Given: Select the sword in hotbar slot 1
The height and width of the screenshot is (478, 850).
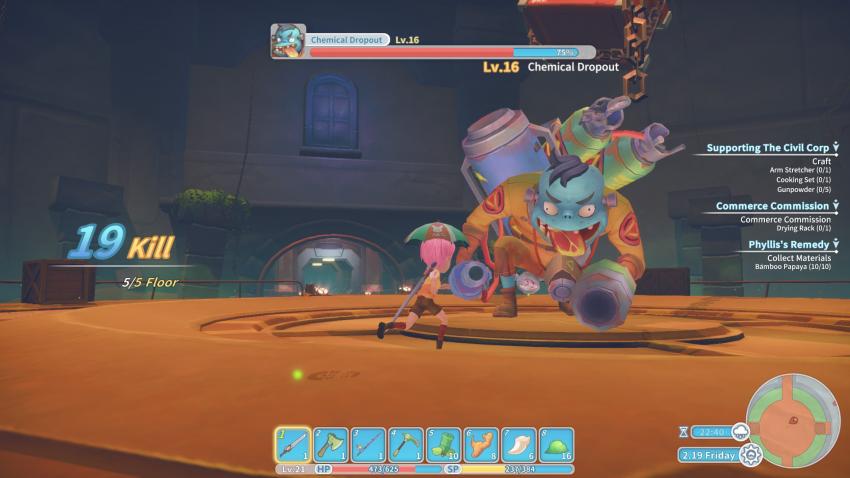Looking at the screenshot, I should coord(292,444).
